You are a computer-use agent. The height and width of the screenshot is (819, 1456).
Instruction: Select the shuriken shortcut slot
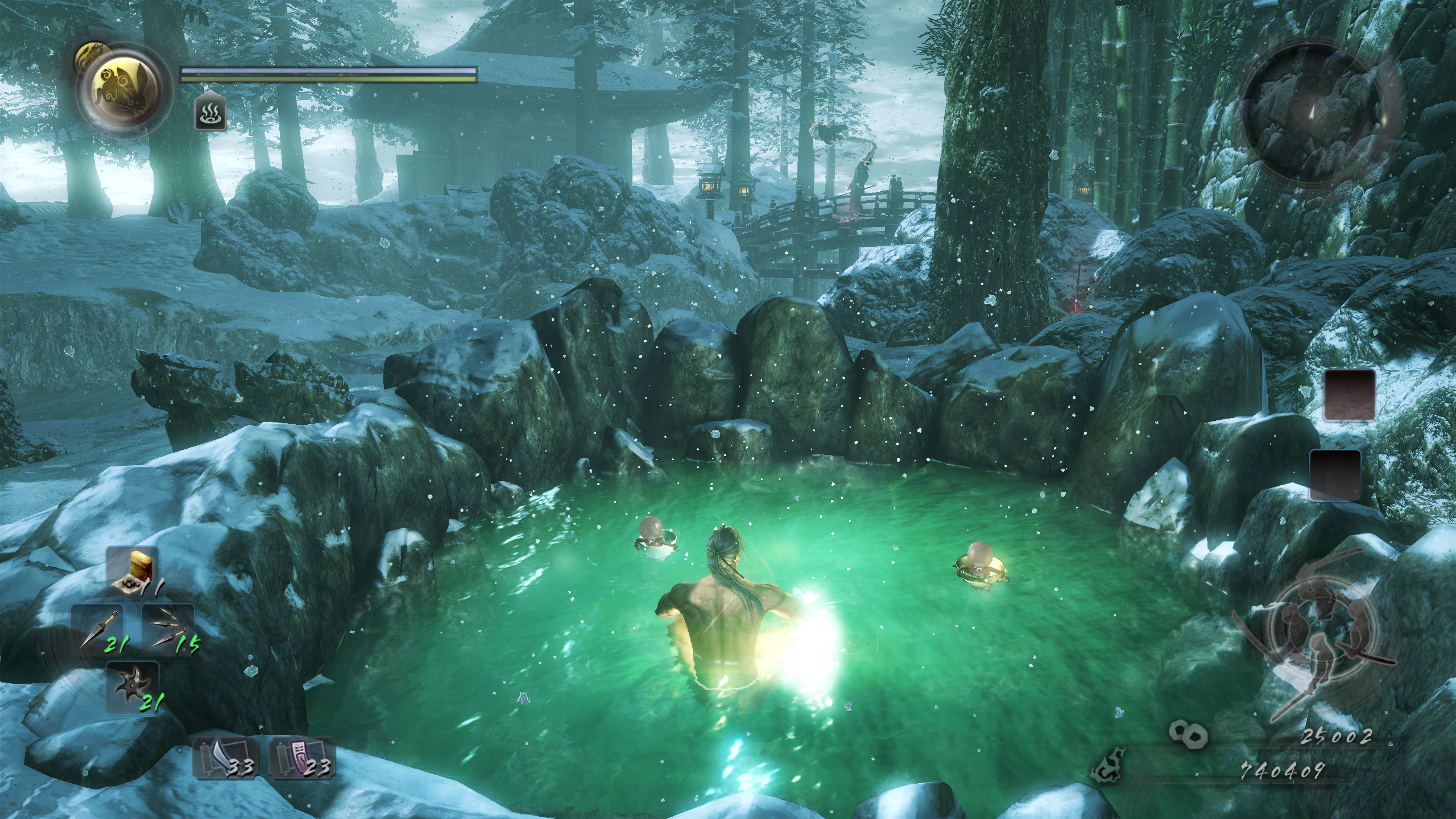click(133, 688)
